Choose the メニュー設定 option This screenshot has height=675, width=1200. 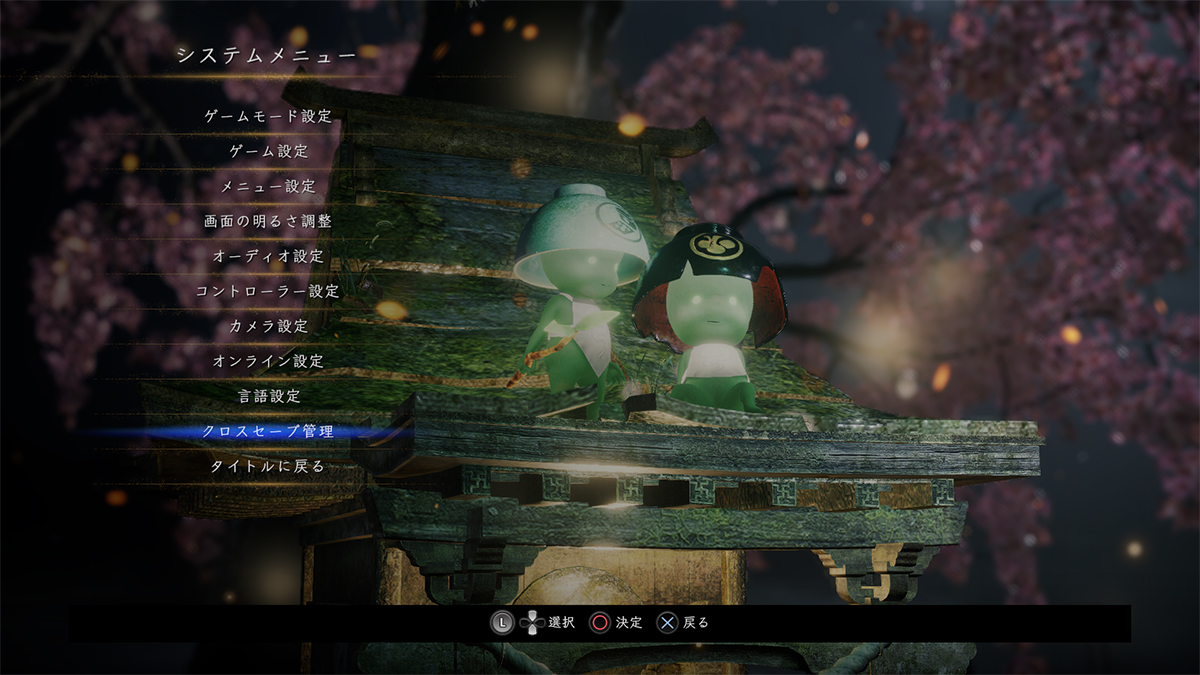pos(268,186)
